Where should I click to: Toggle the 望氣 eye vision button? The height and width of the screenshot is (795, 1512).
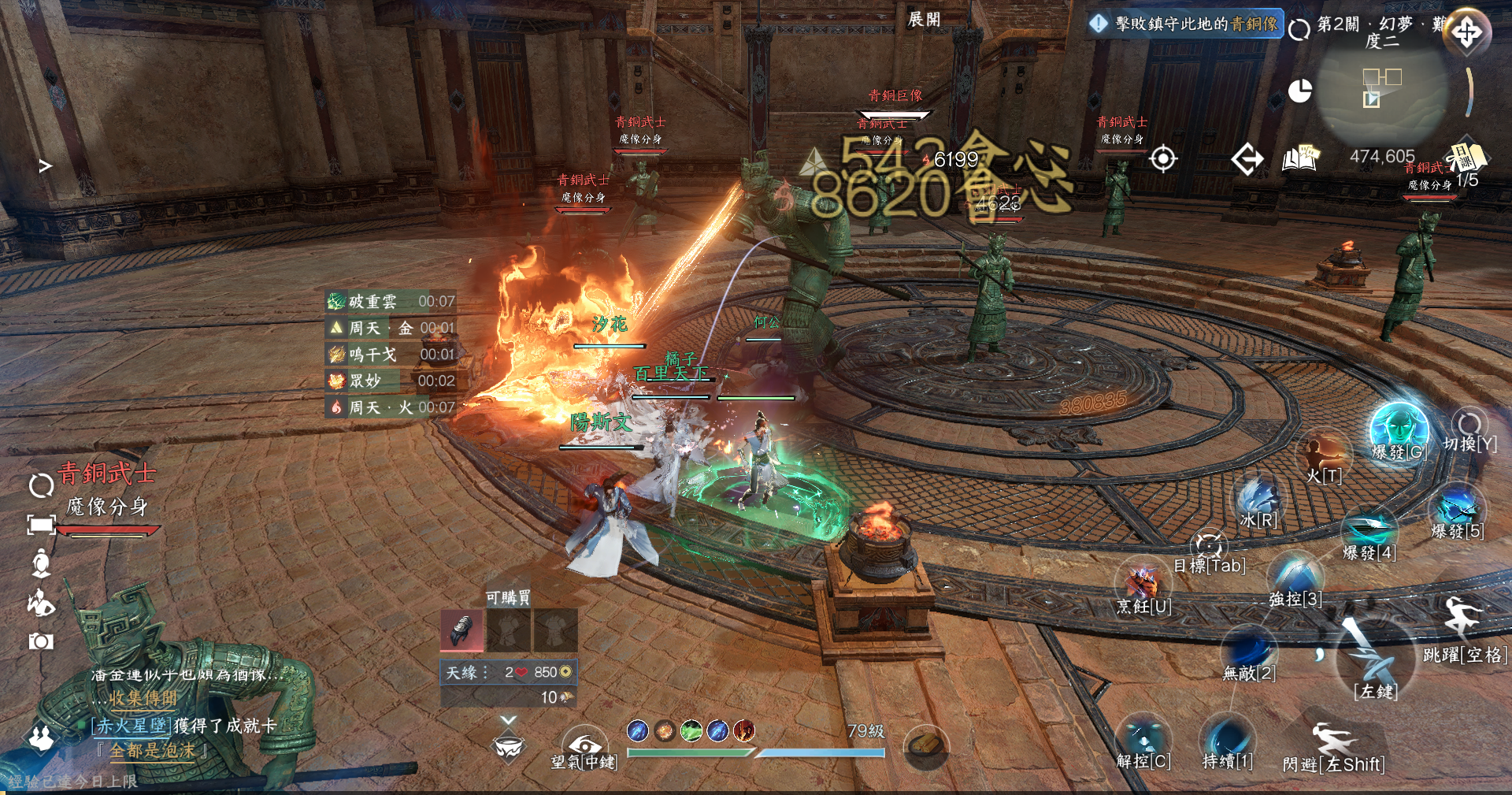point(584,745)
